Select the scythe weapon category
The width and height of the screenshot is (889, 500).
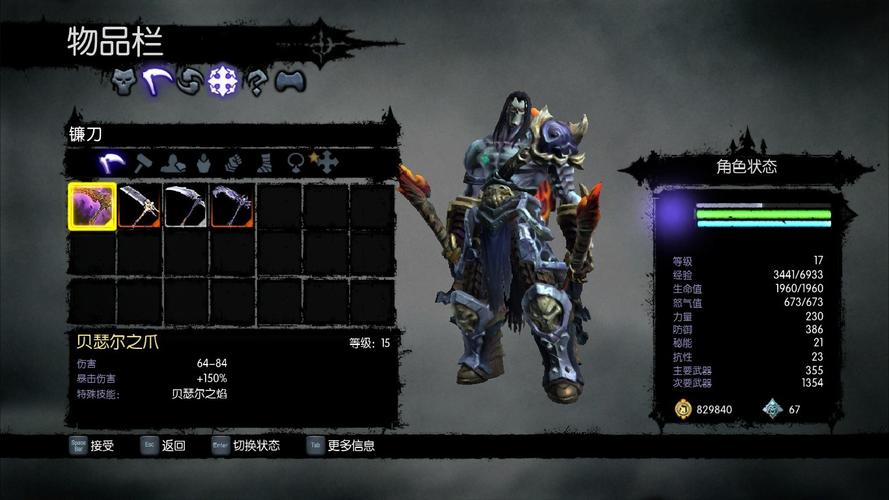[x=114, y=162]
